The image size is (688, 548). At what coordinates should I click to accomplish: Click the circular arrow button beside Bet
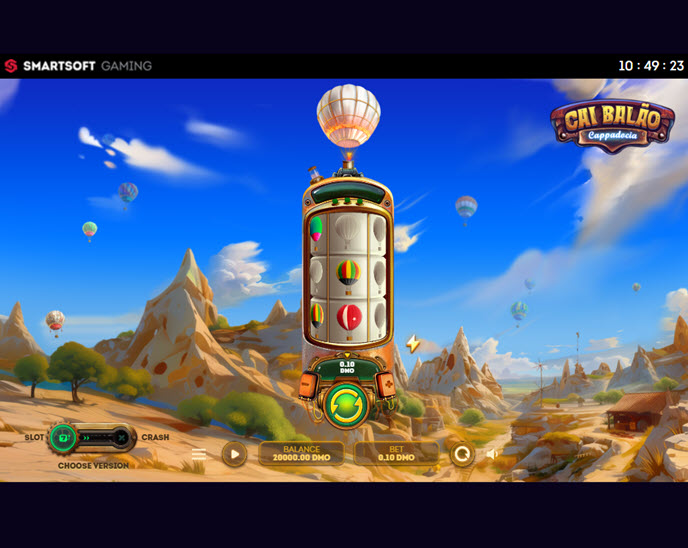(461, 454)
